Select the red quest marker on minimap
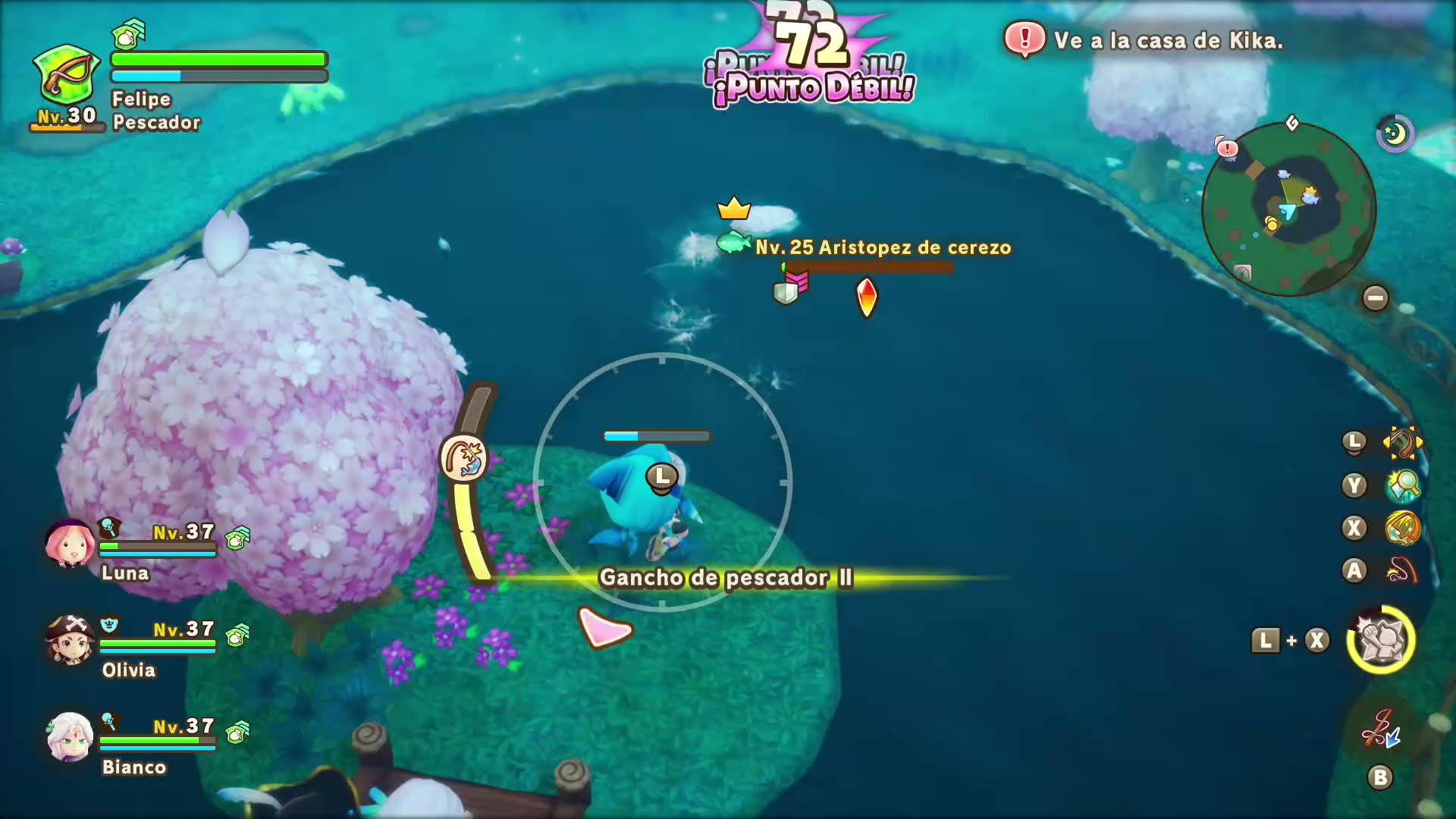The width and height of the screenshot is (1456, 819). [1227, 147]
